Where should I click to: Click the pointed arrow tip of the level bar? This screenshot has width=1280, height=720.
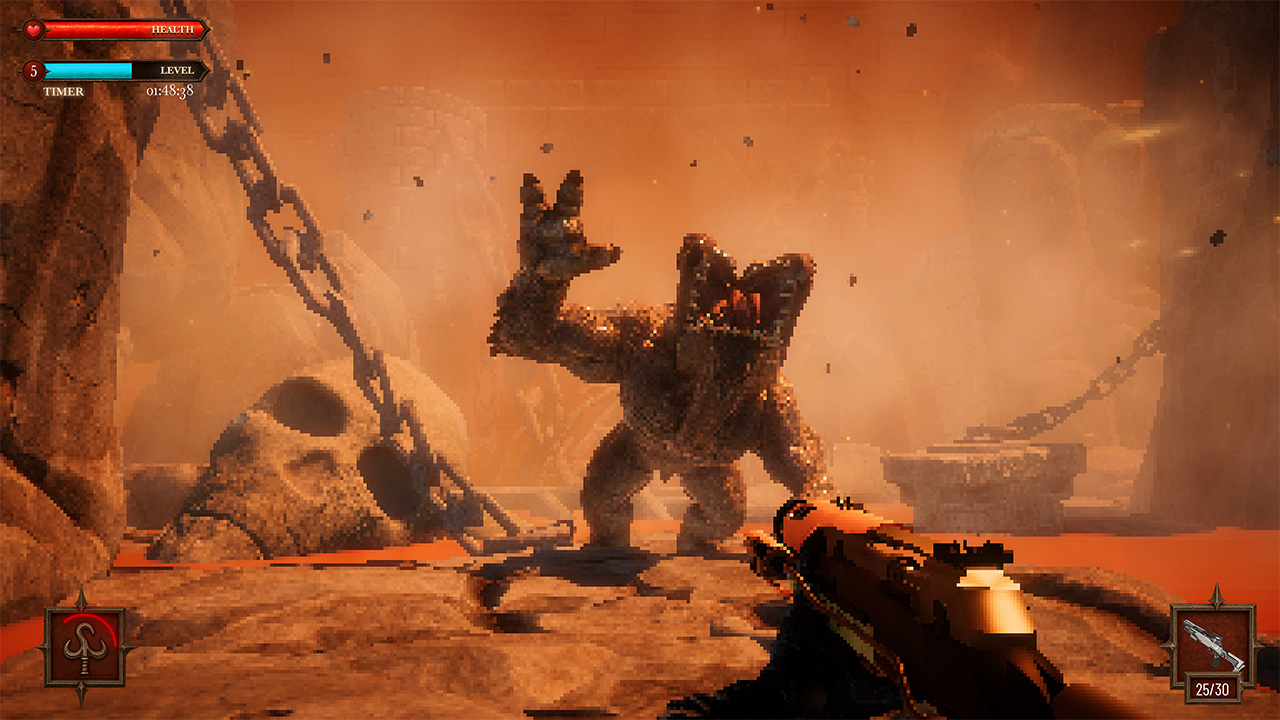pos(207,70)
